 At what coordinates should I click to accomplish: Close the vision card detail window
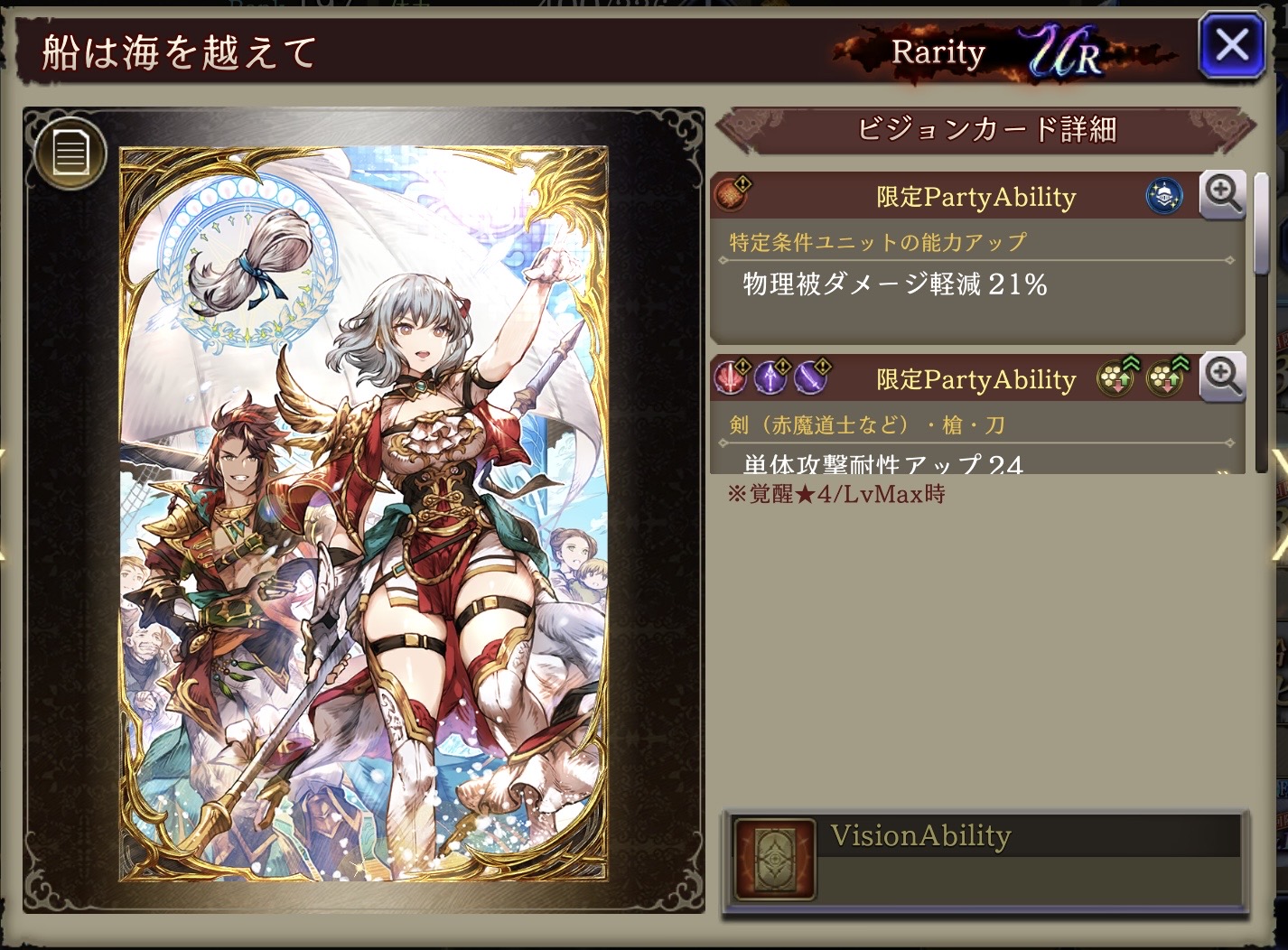1233,45
